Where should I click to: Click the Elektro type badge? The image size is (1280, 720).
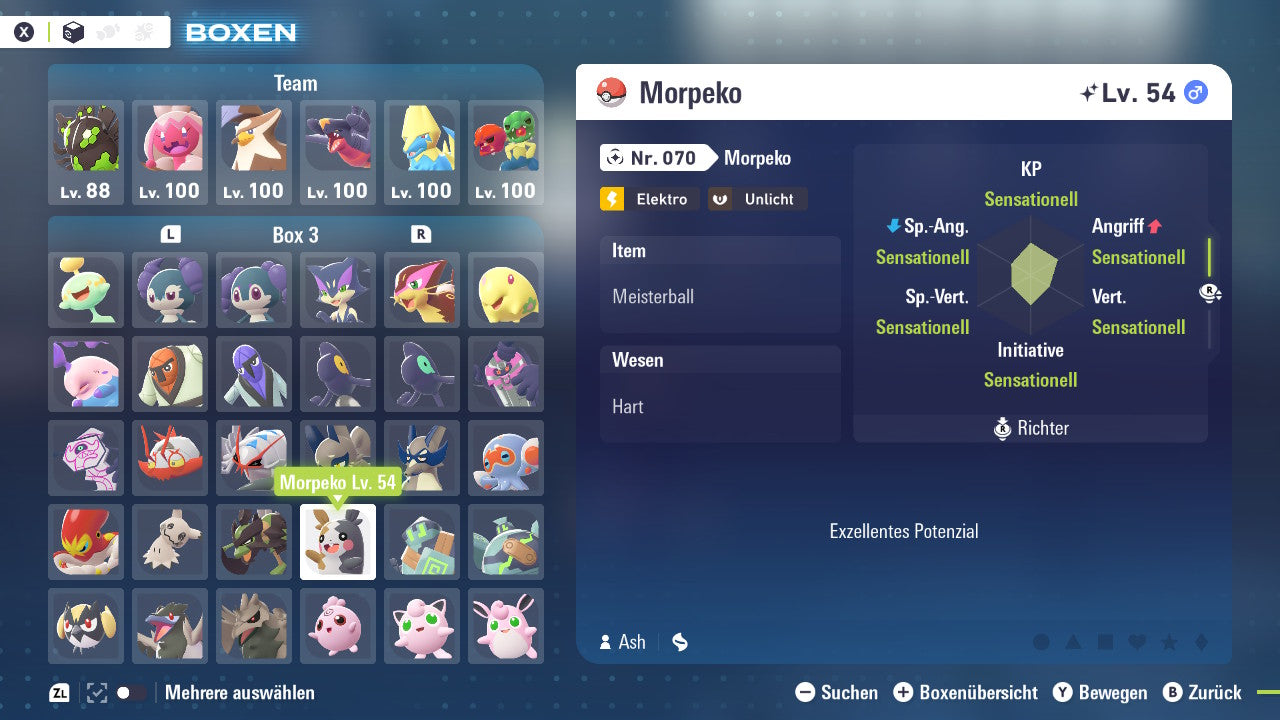[648, 198]
